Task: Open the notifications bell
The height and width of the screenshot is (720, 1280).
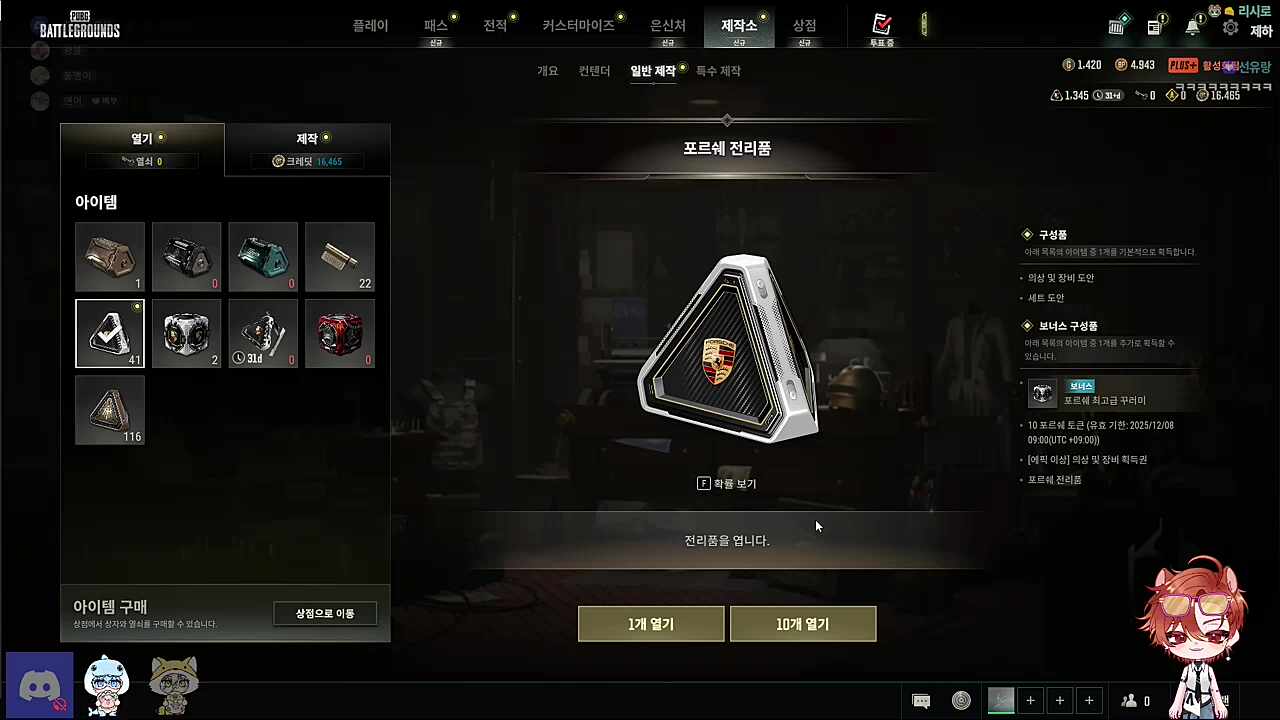Action: tap(1192, 28)
